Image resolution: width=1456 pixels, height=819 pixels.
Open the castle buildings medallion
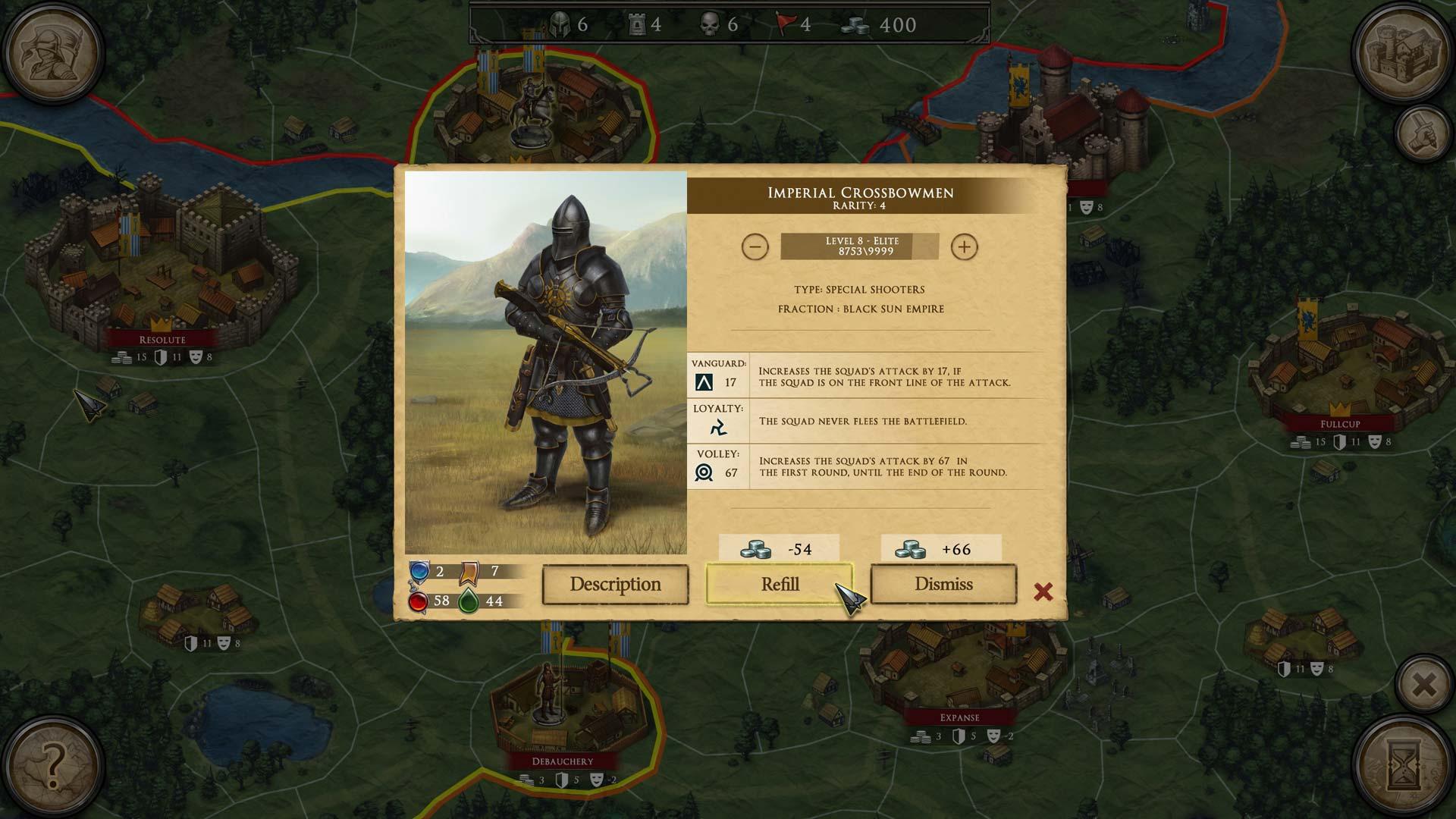[x=1403, y=52]
